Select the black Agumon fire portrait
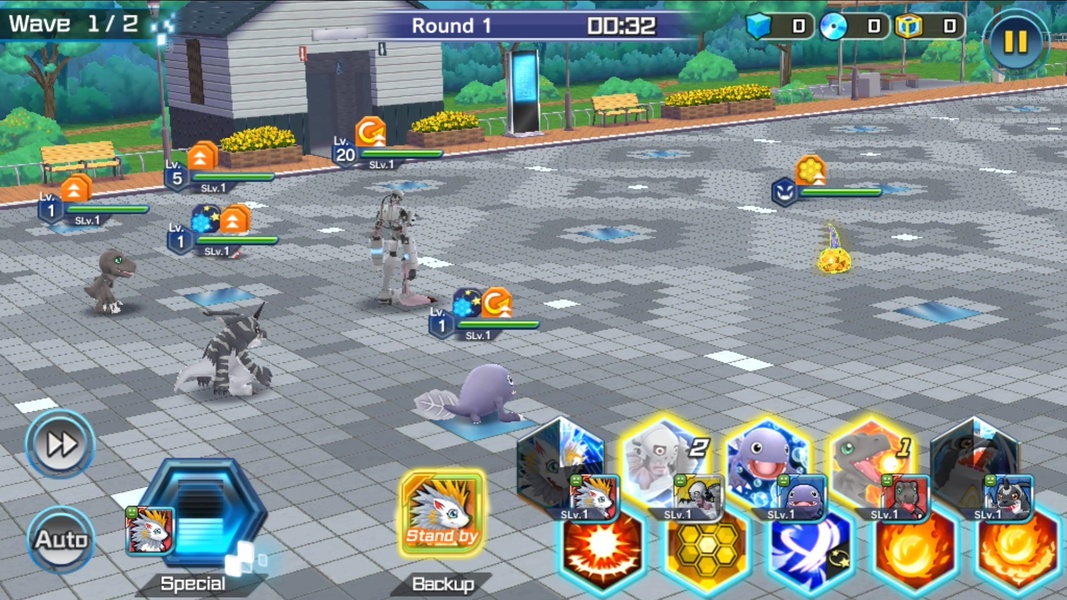This screenshot has width=1067, height=600. [872, 462]
